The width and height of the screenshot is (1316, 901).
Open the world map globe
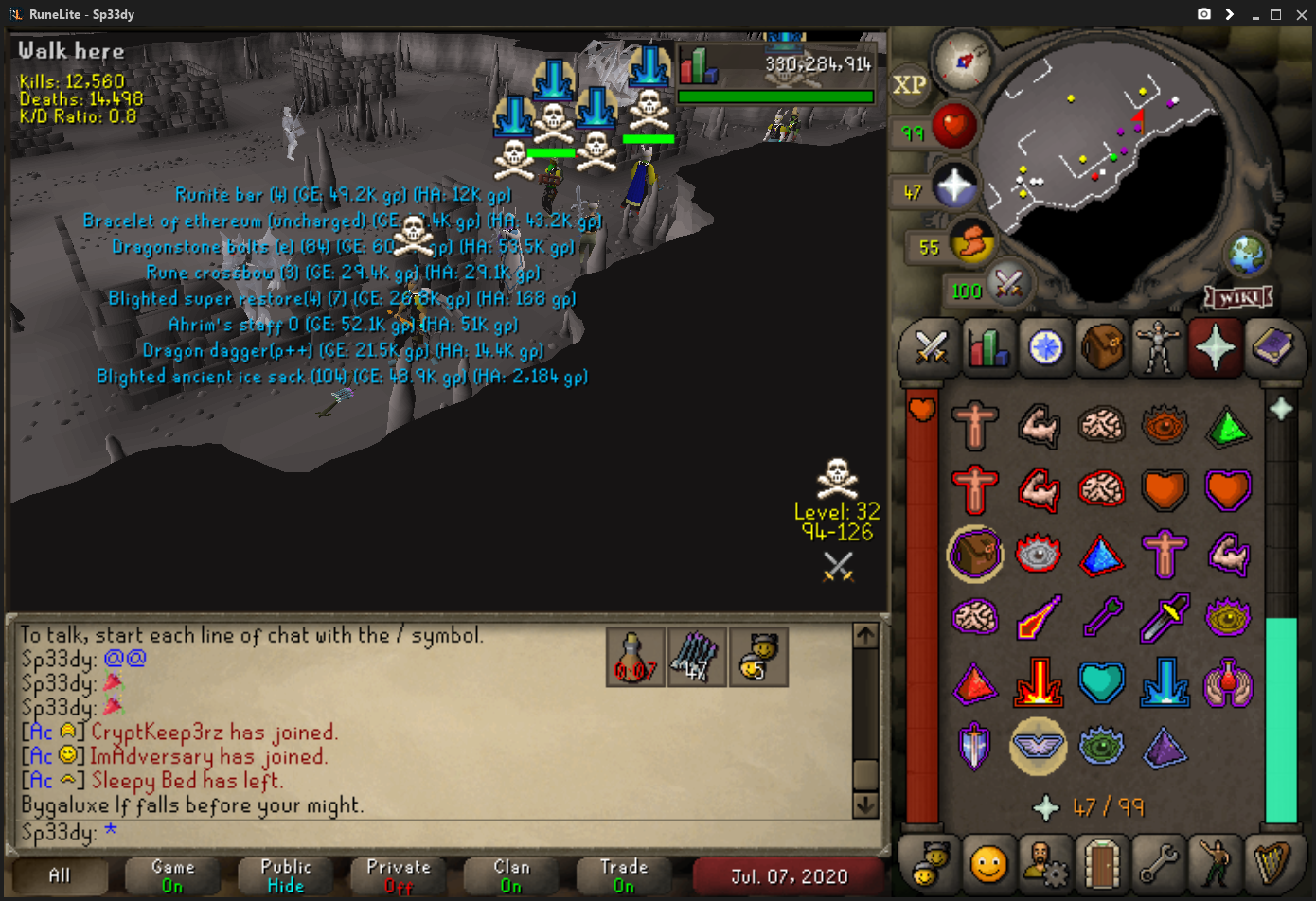[1246, 253]
